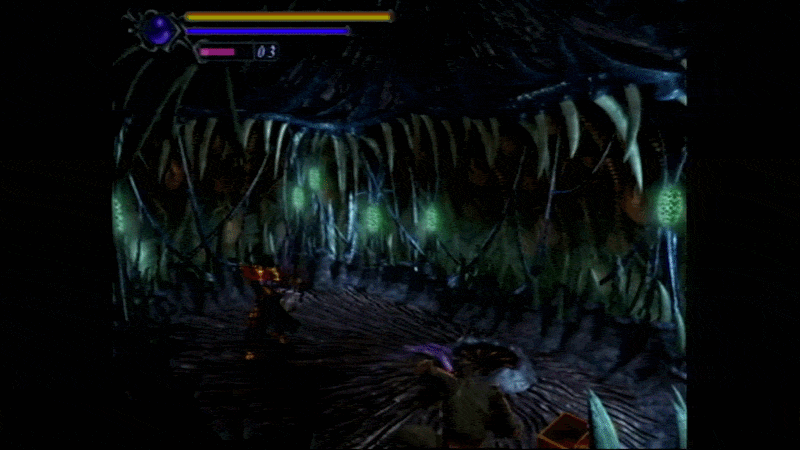Click the blue orb weapon icon
This screenshot has height=450, width=800.
(157, 30)
